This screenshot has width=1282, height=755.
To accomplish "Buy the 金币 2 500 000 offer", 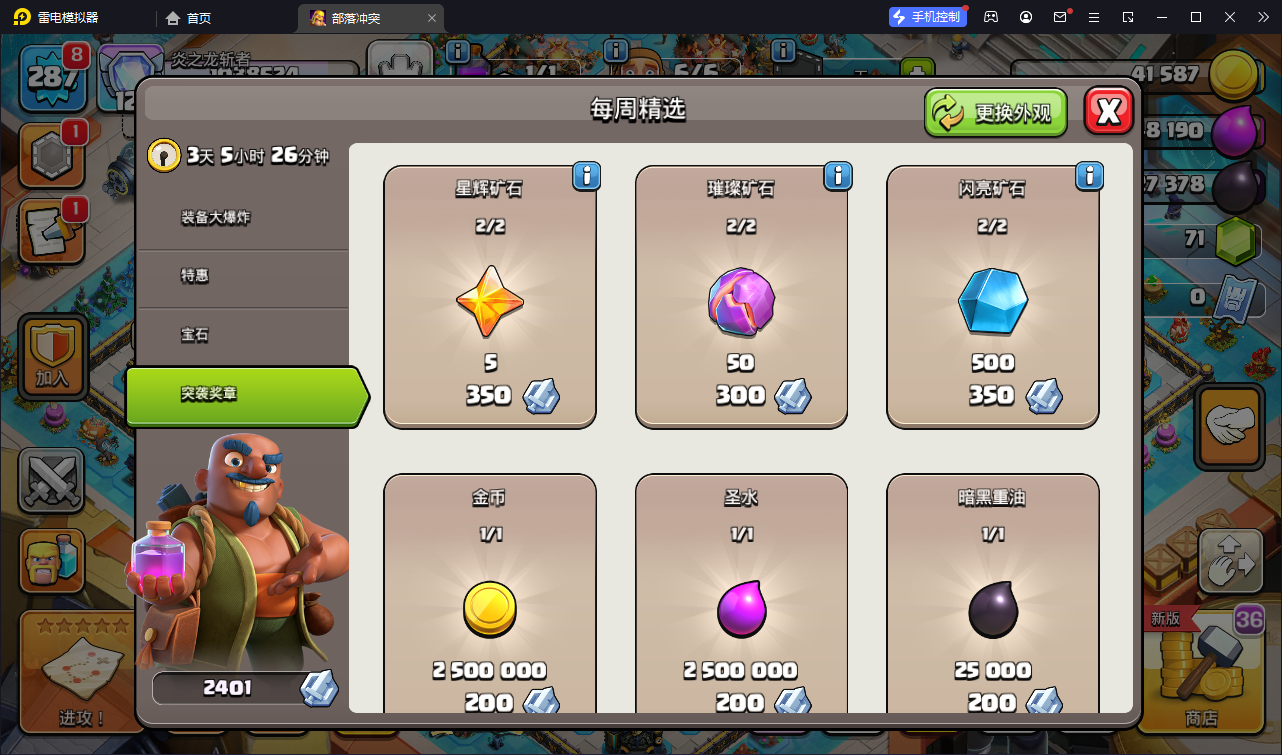I will tap(490, 600).
